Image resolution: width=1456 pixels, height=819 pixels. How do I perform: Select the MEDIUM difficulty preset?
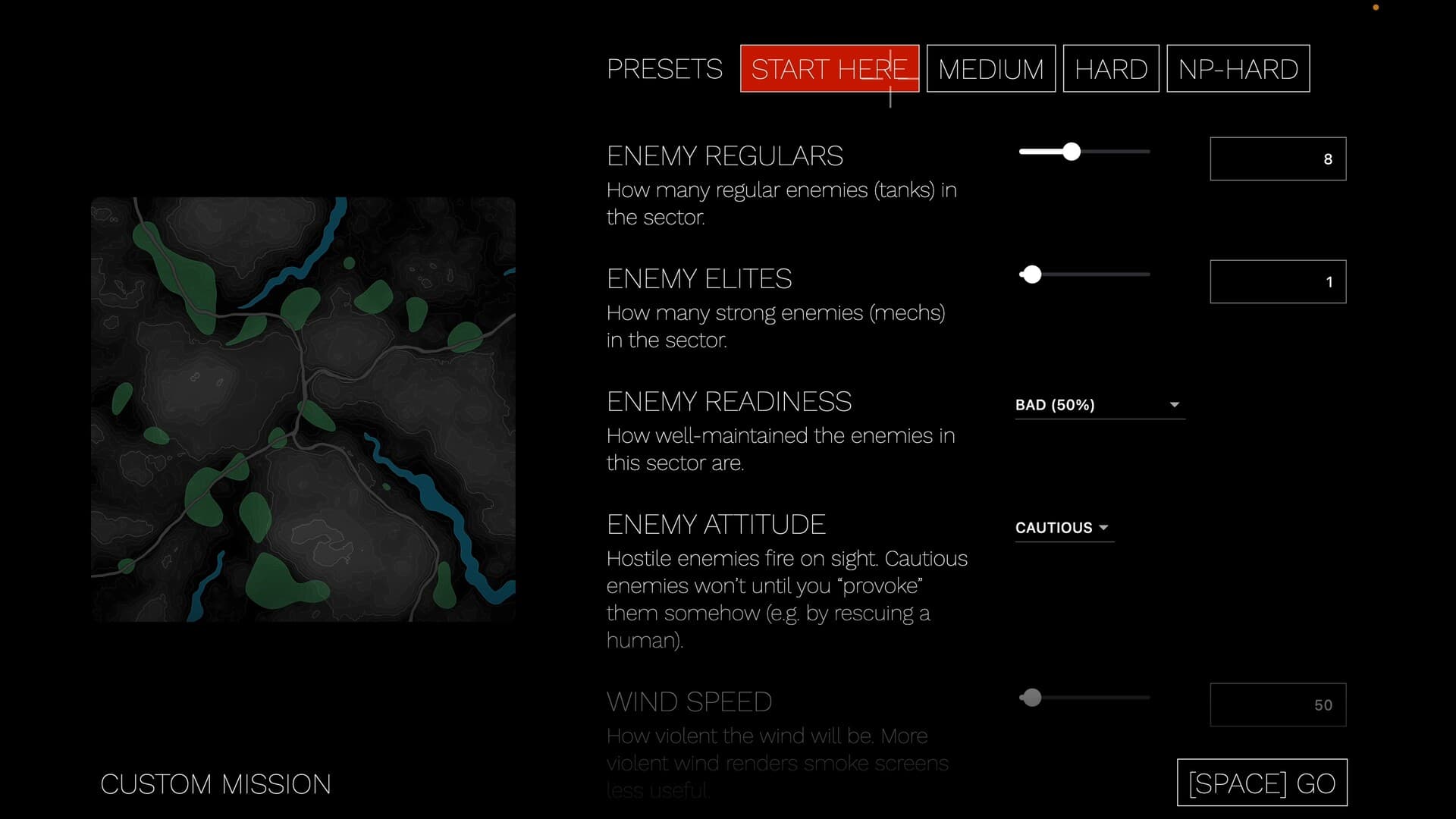(x=990, y=68)
